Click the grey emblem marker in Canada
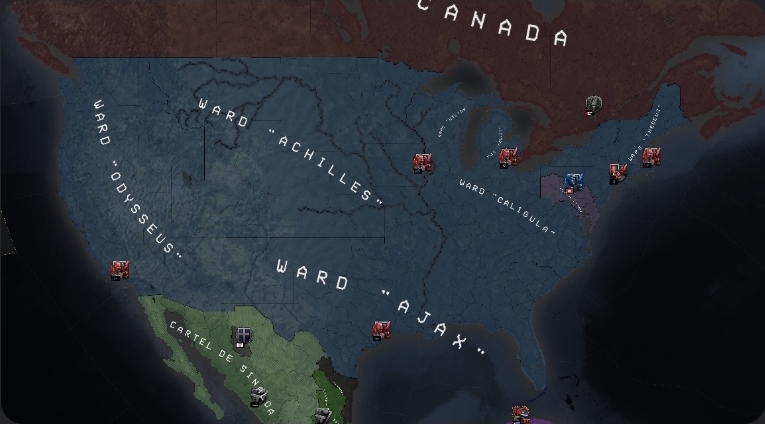765x424 pixels. tap(594, 103)
